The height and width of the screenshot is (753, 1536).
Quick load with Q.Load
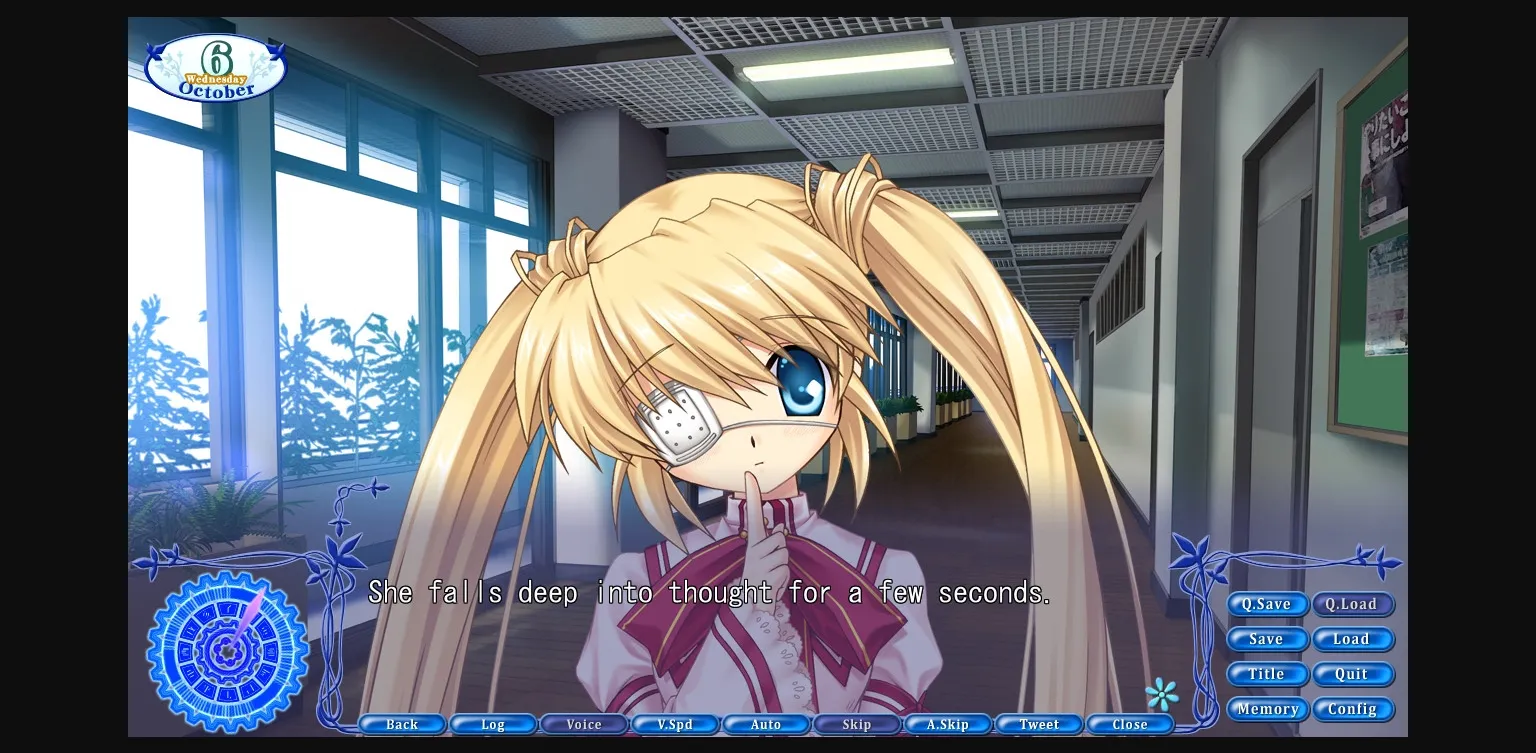[x=1353, y=604]
